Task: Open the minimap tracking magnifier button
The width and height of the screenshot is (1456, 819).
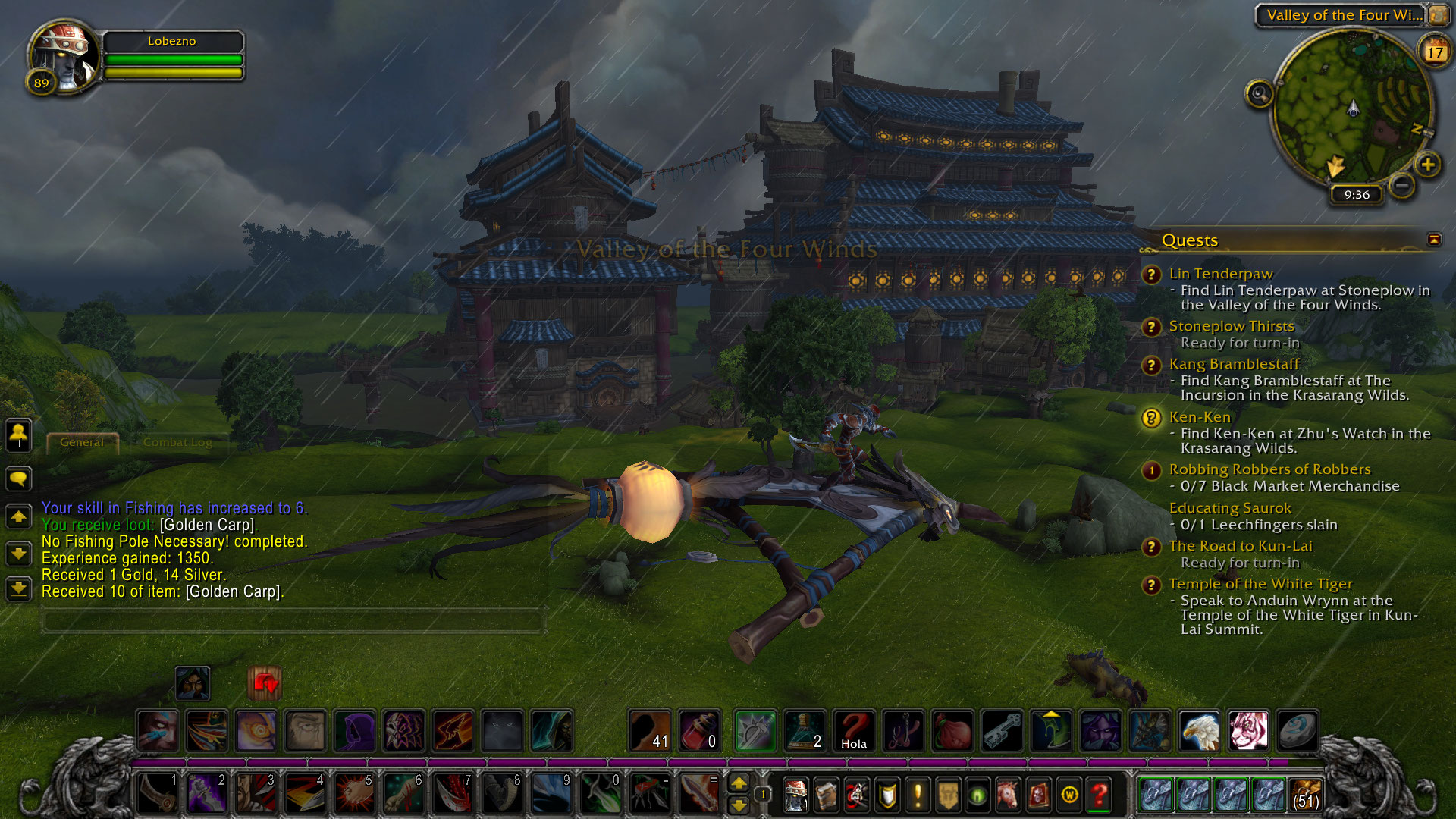Action: pyautogui.click(x=1260, y=94)
